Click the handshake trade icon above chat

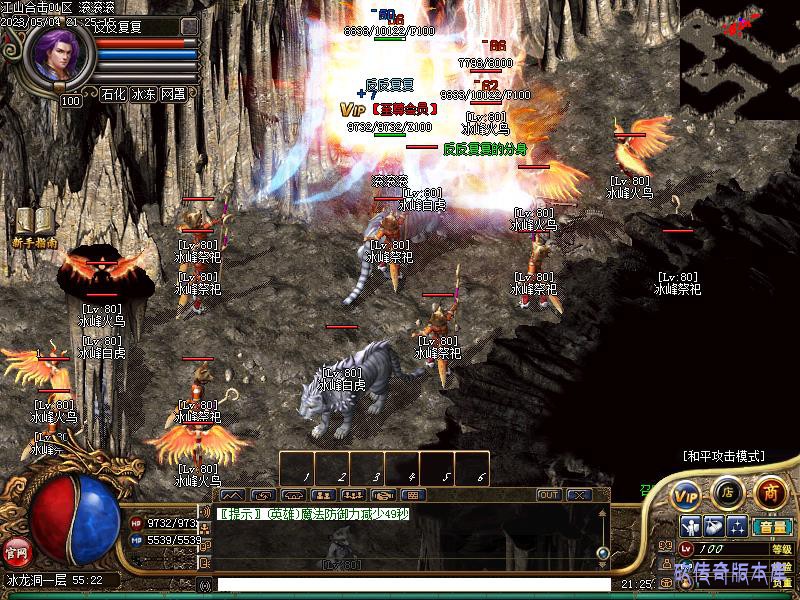click(x=383, y=495)
